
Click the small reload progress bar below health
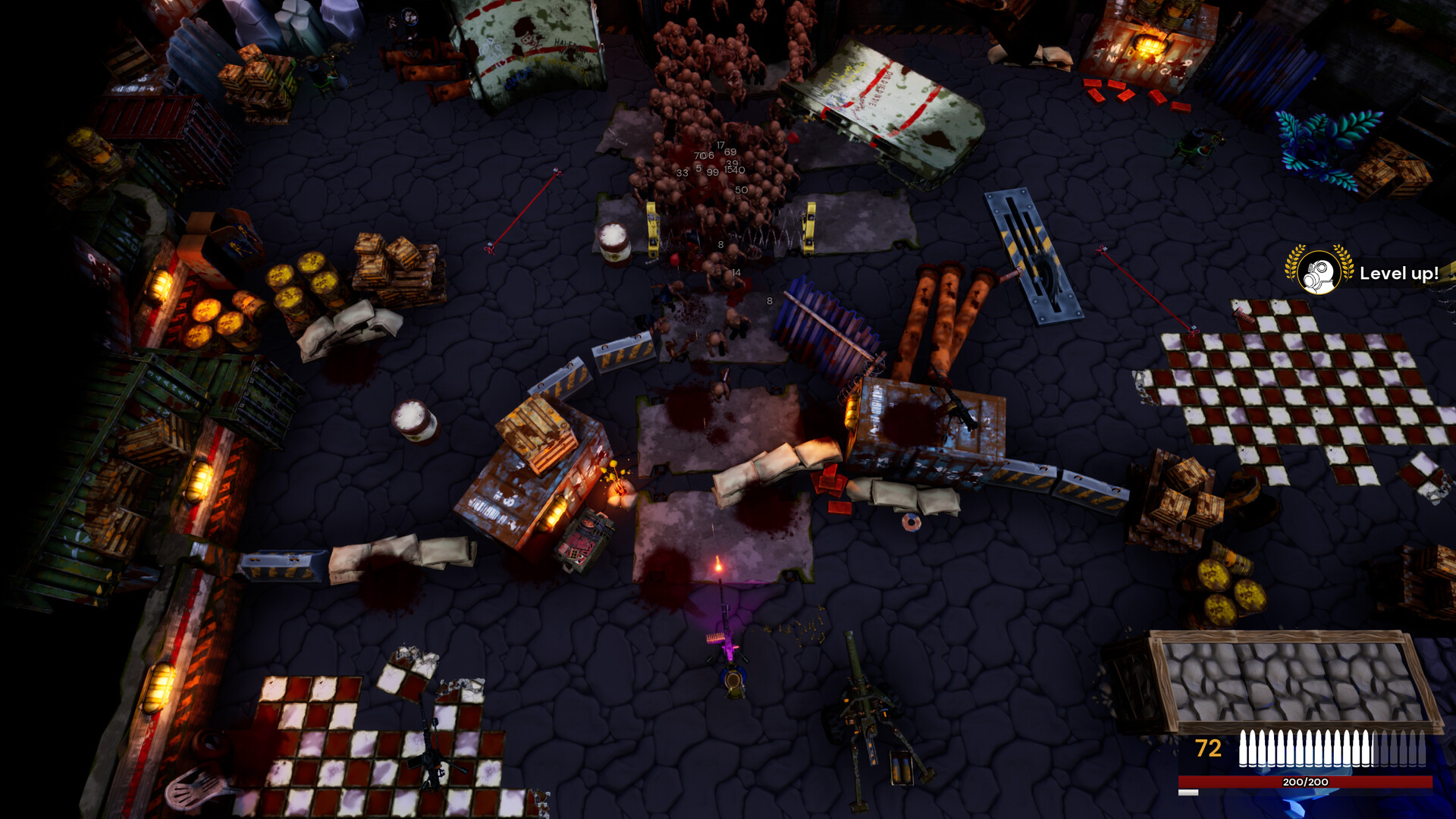tap(1188, 792)
